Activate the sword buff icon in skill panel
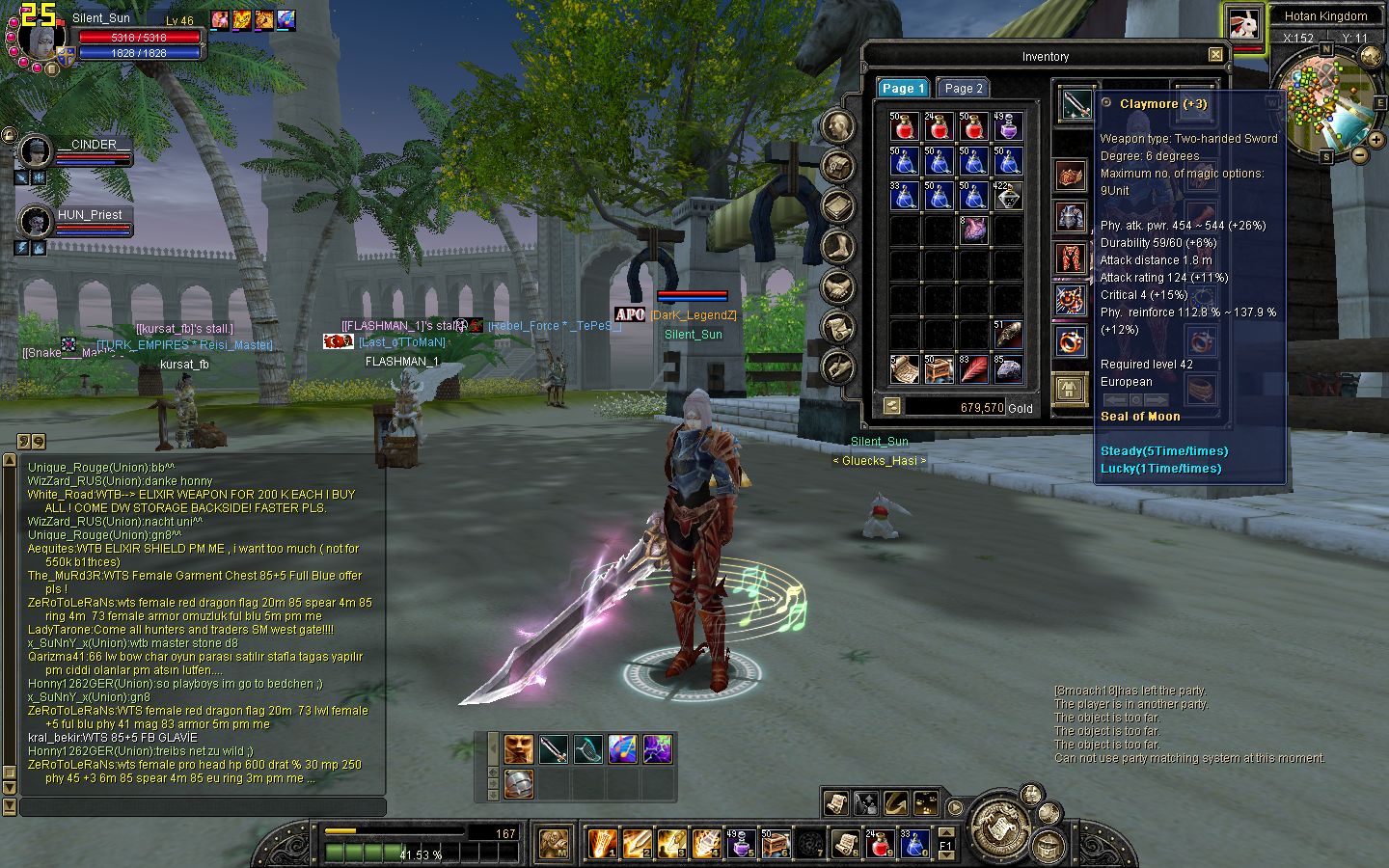 (553, 748)
